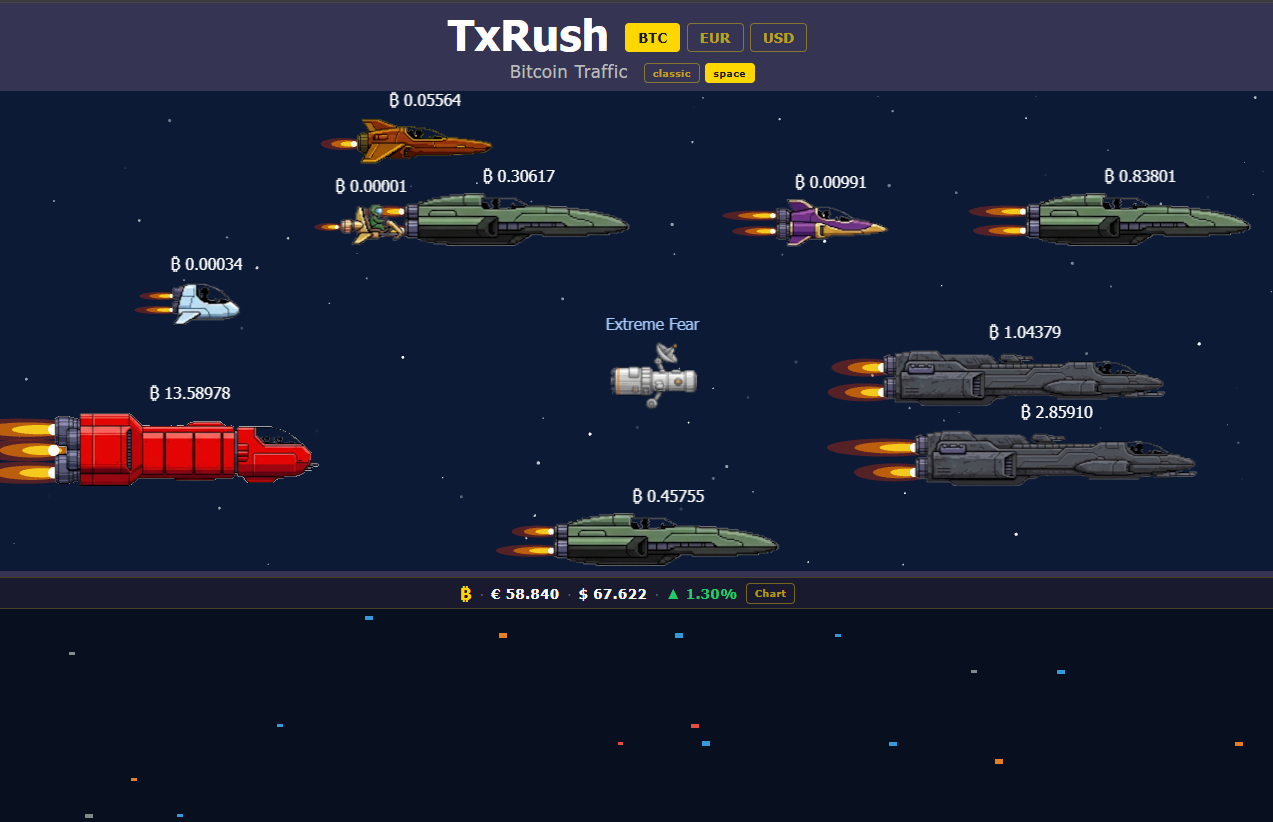Image resolution: width=1273 pixels, height=822 pixels.
Task: Switch to the classic theme
Action: pos(672,73)
